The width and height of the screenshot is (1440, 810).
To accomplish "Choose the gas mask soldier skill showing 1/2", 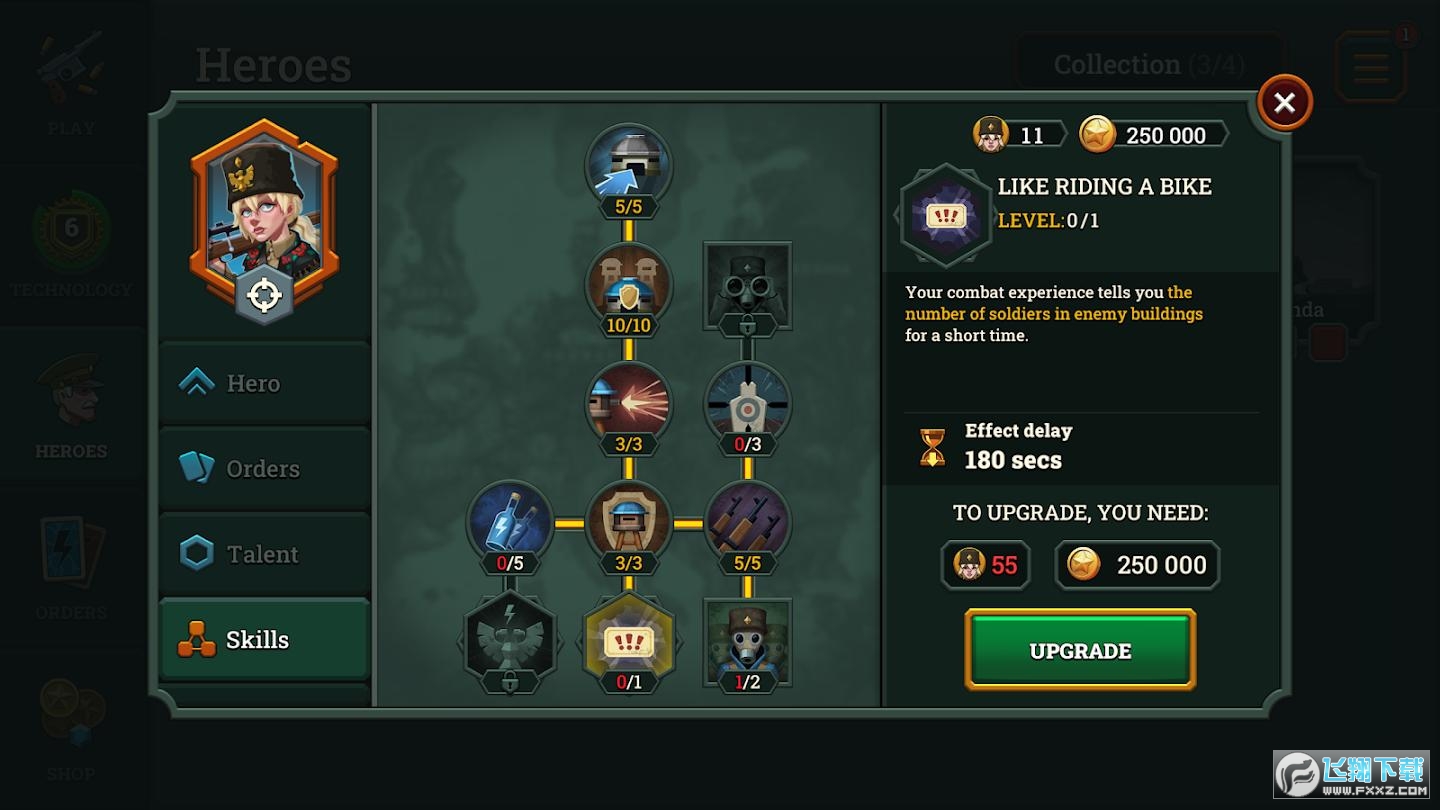I will pos(747,640).
